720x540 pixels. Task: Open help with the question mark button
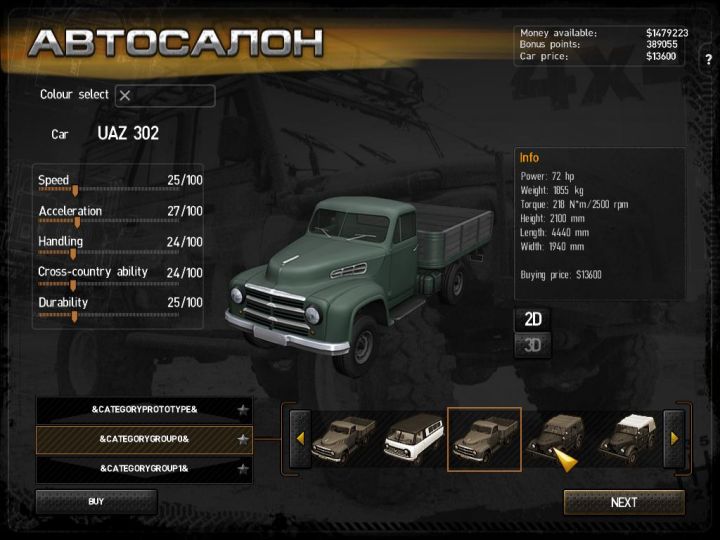[708, 60]
